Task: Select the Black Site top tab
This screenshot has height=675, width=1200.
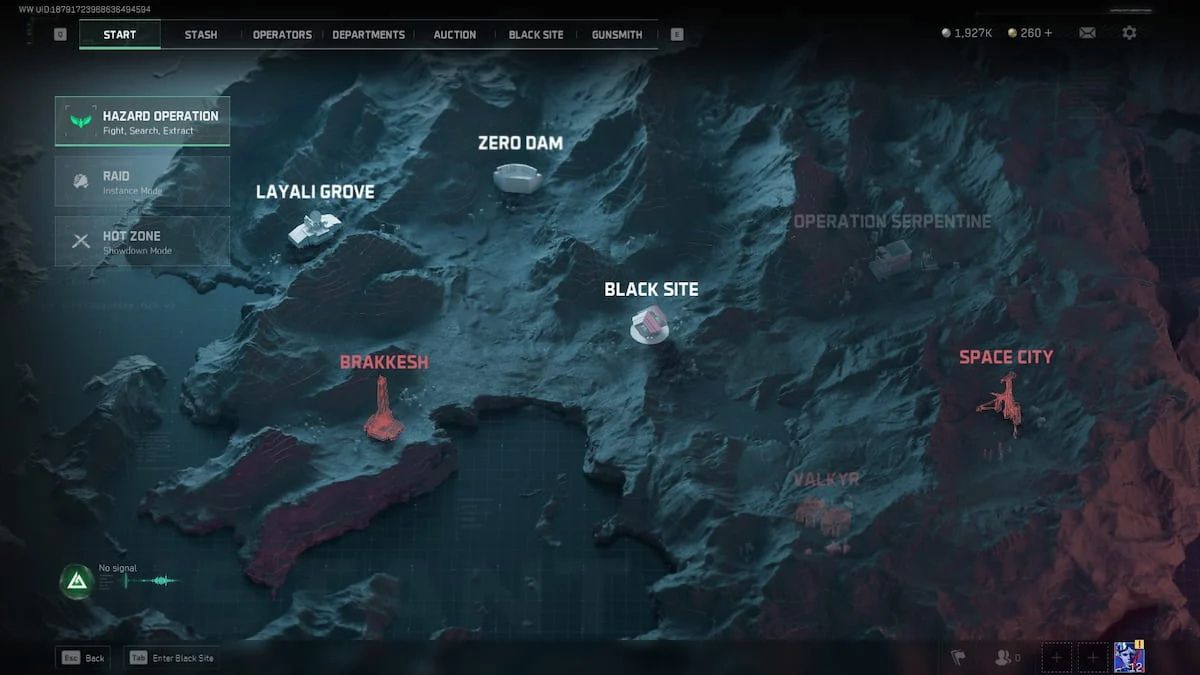Action: [x=536, y=35]
